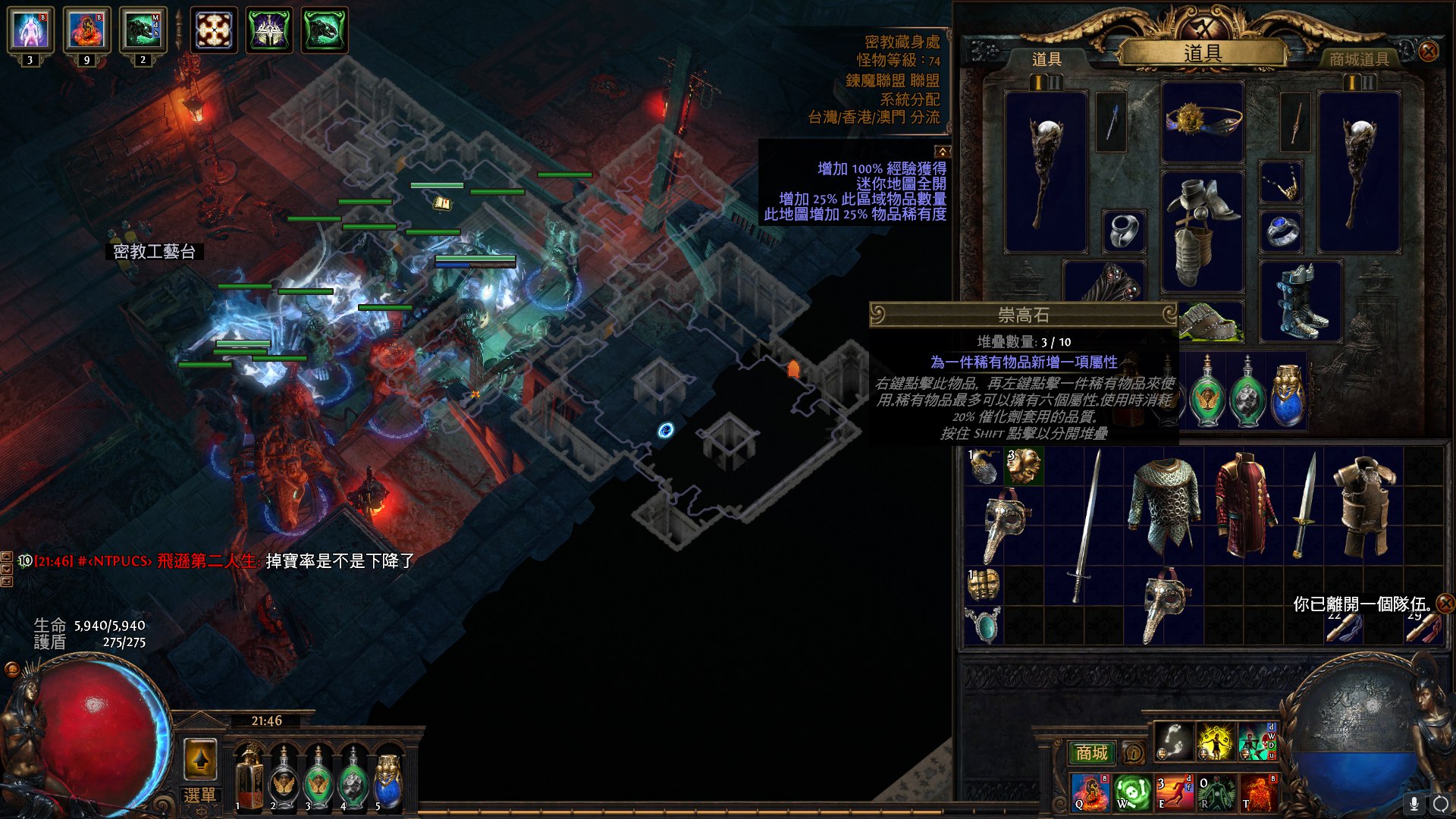
Task: Select the red coat in inventory
Action: [1244, 504]
